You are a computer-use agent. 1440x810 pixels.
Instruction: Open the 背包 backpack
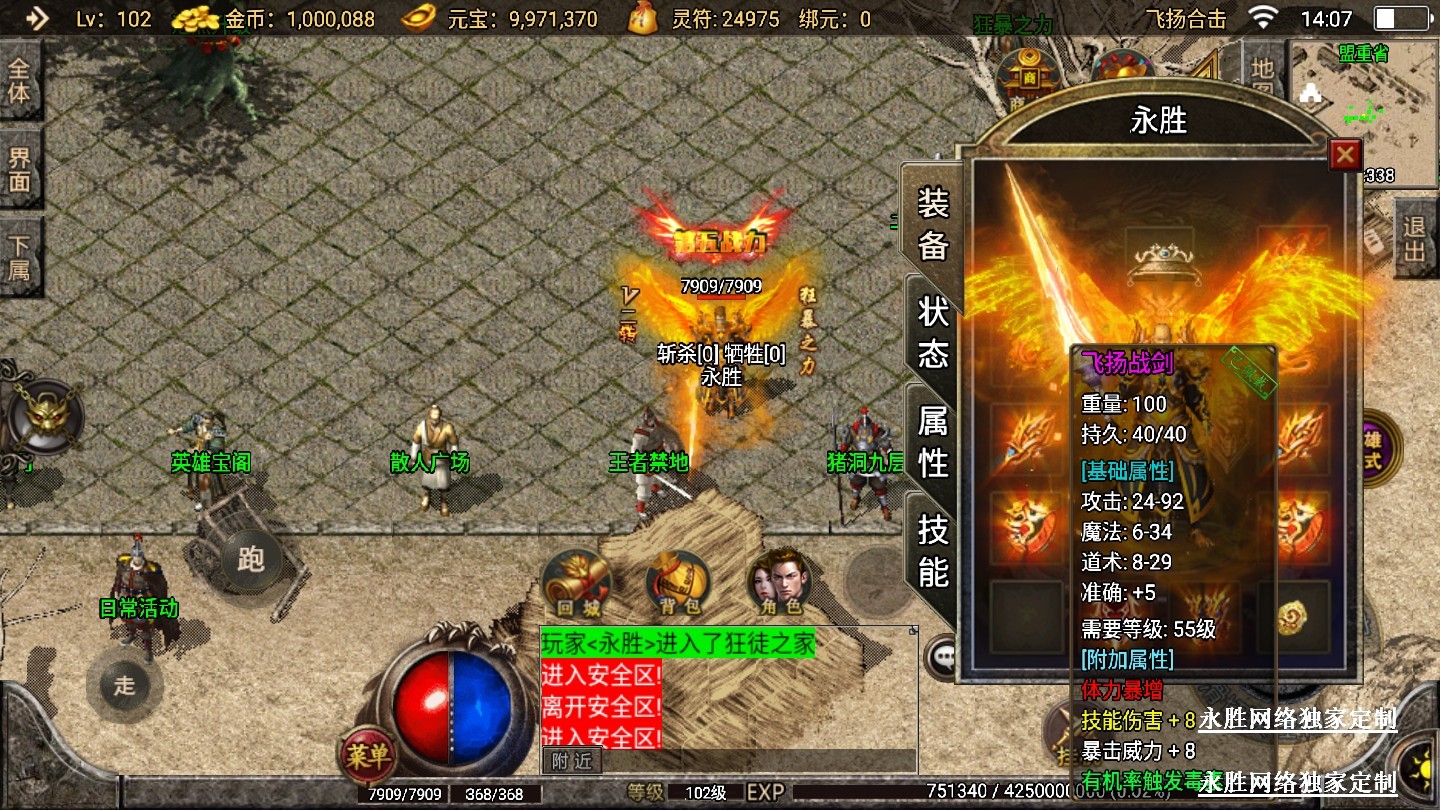(x=679, y=582)
